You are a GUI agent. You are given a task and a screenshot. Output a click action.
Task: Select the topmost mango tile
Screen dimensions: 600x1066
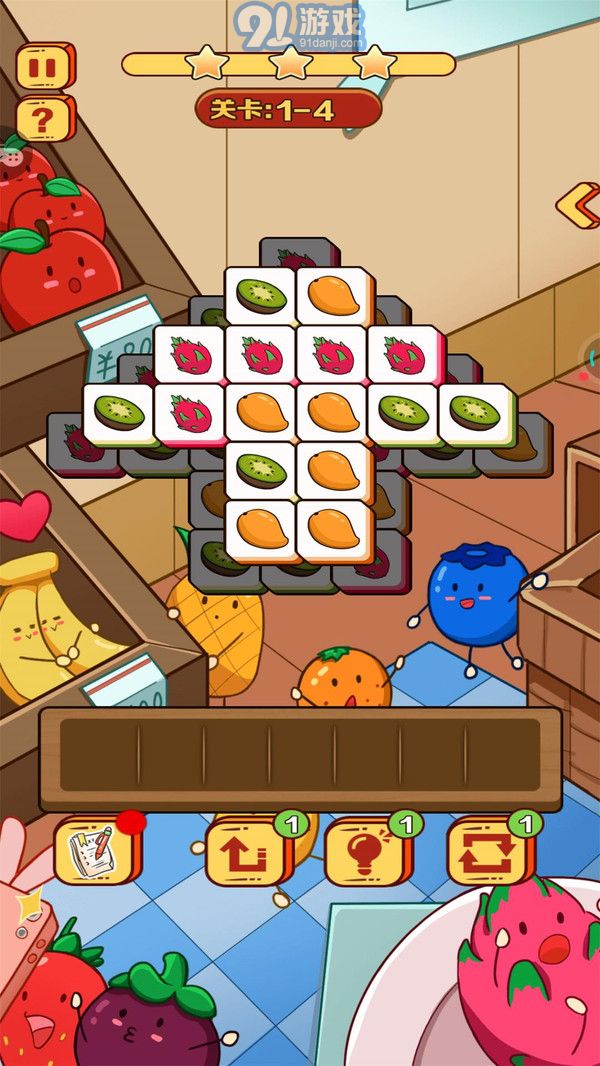[332, 295]
